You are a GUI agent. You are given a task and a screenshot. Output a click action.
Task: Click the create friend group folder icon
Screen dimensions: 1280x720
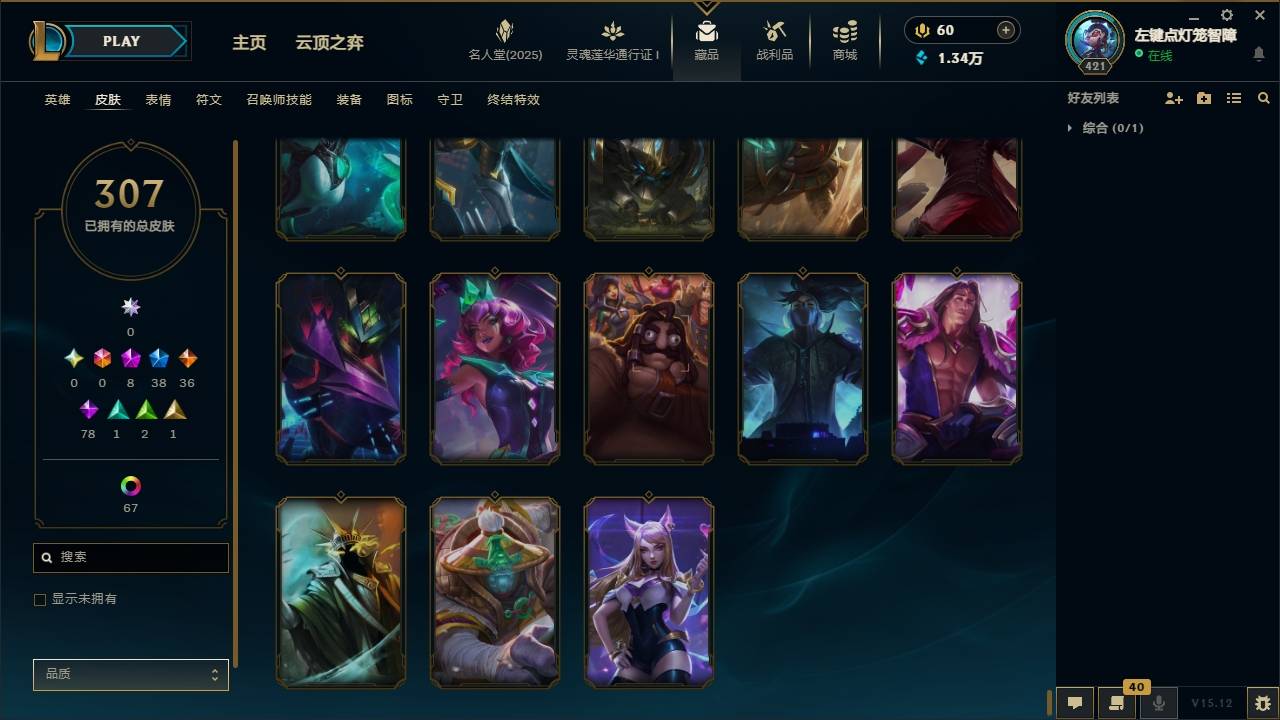[x=1202, y=97]
